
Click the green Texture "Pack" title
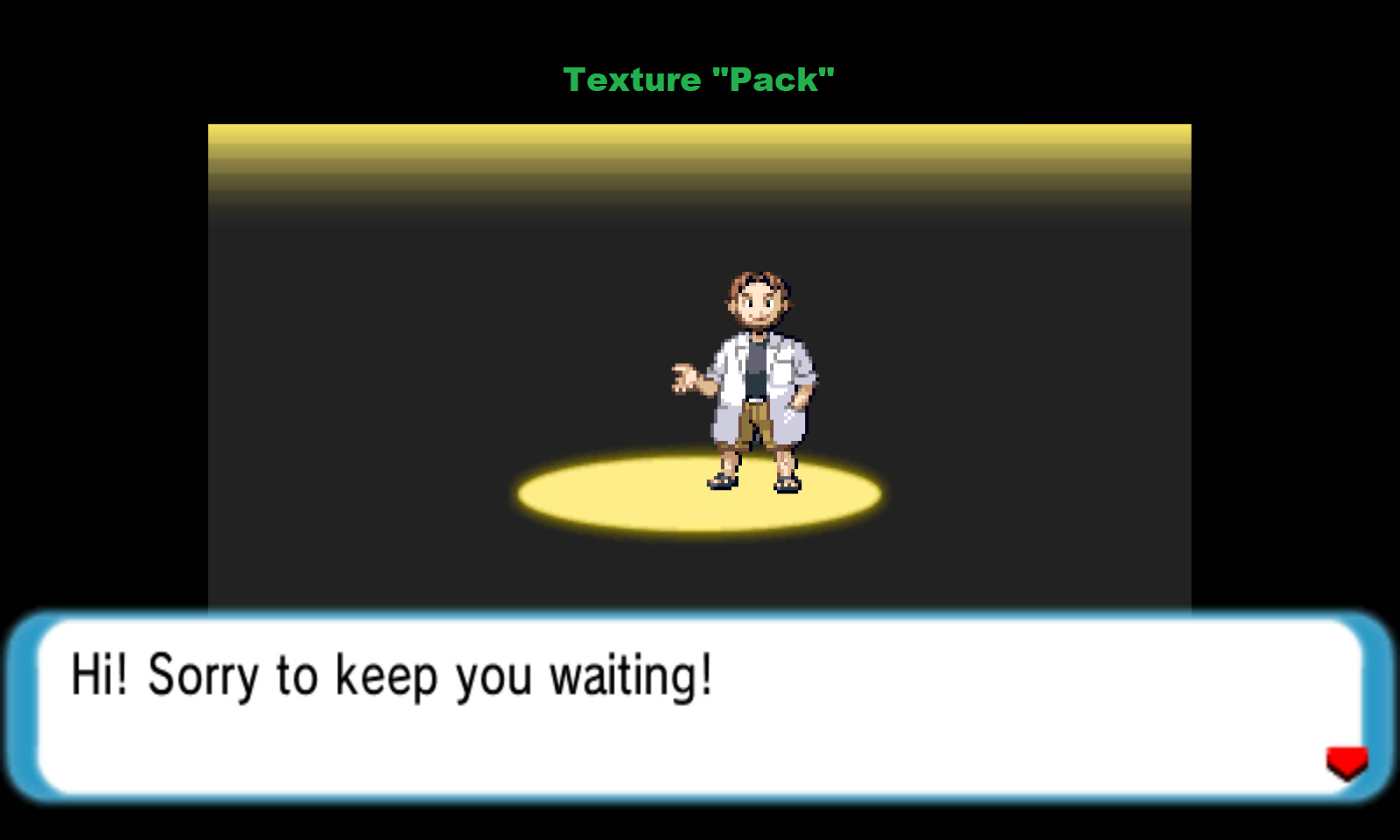coord(700,80)
